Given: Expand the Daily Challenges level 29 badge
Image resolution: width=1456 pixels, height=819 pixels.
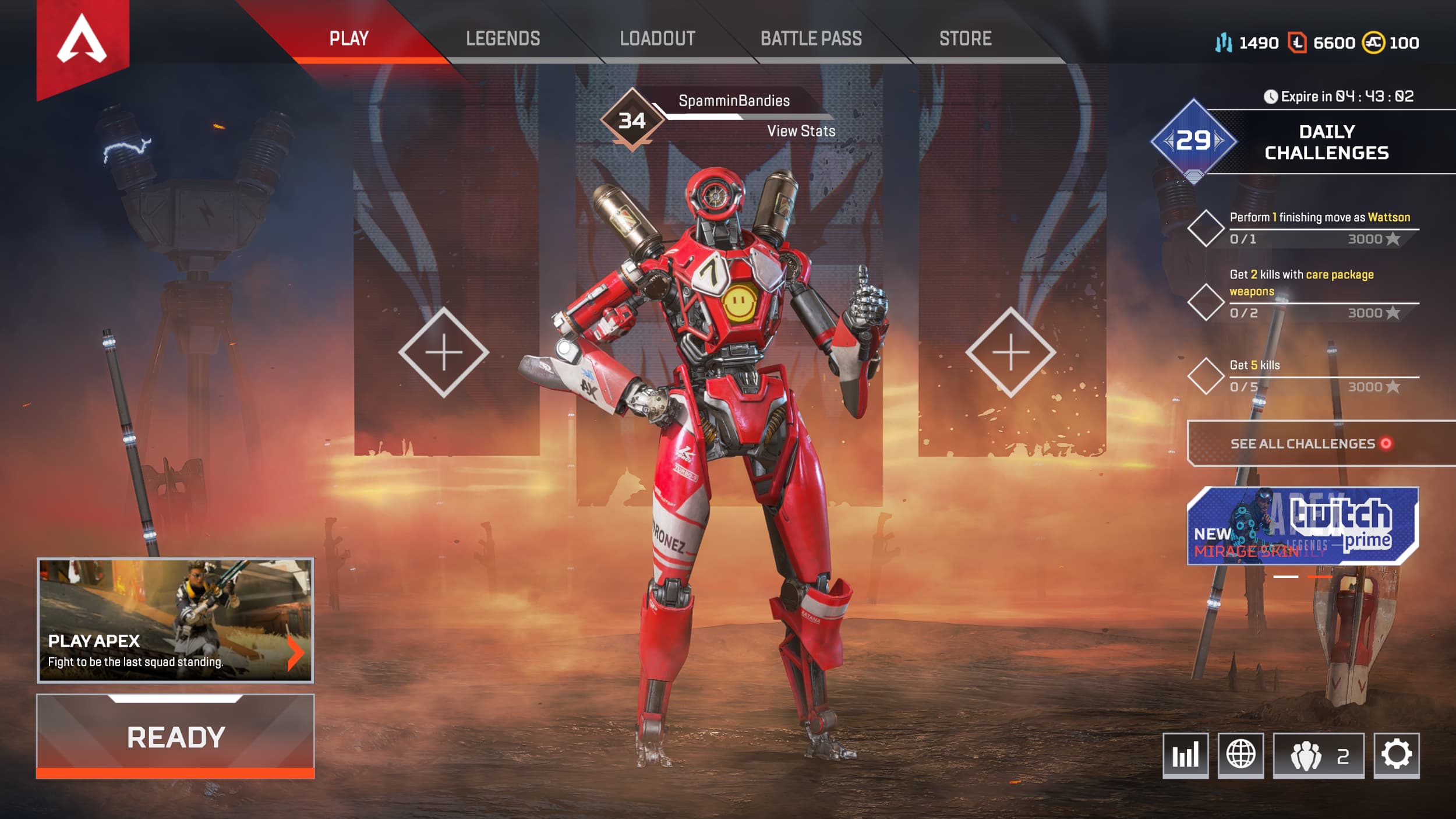Looking at the screenshot, I should pos(1195,140).
